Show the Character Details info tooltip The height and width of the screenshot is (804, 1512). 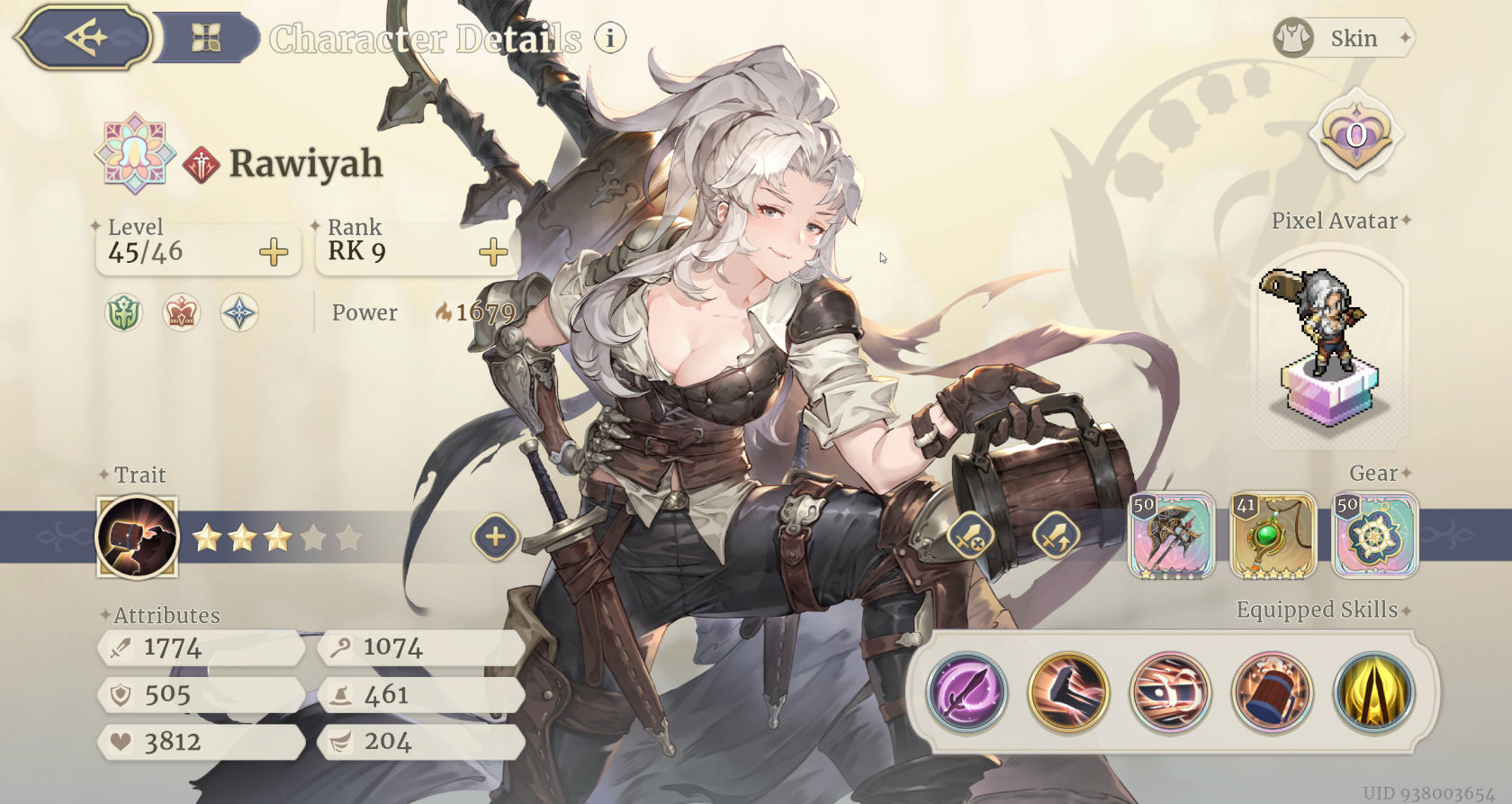tap(610, 38)
